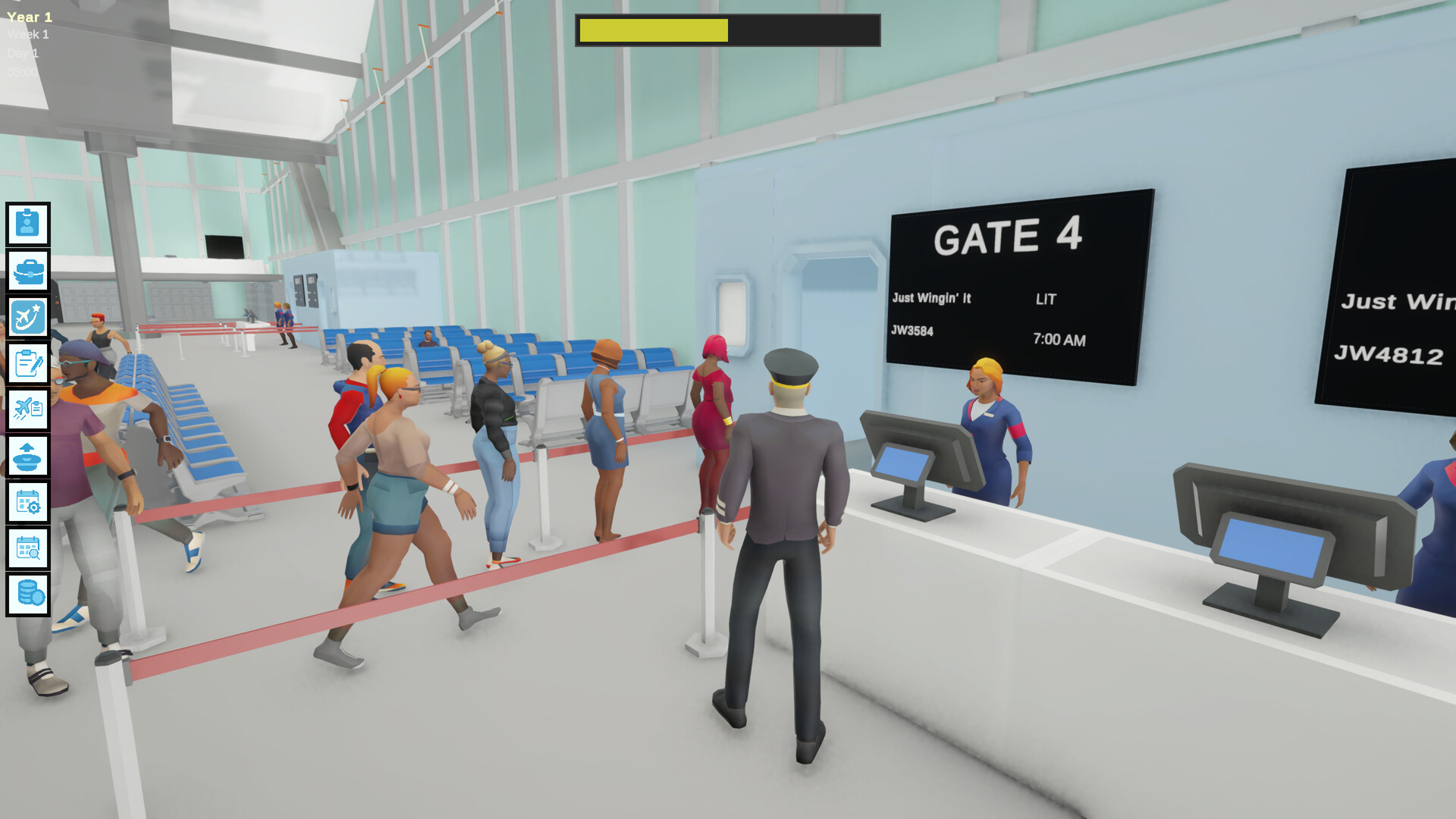Select the airline plane-with-star icon
This screenshot has width=1456, height=819.
point(28,317)
